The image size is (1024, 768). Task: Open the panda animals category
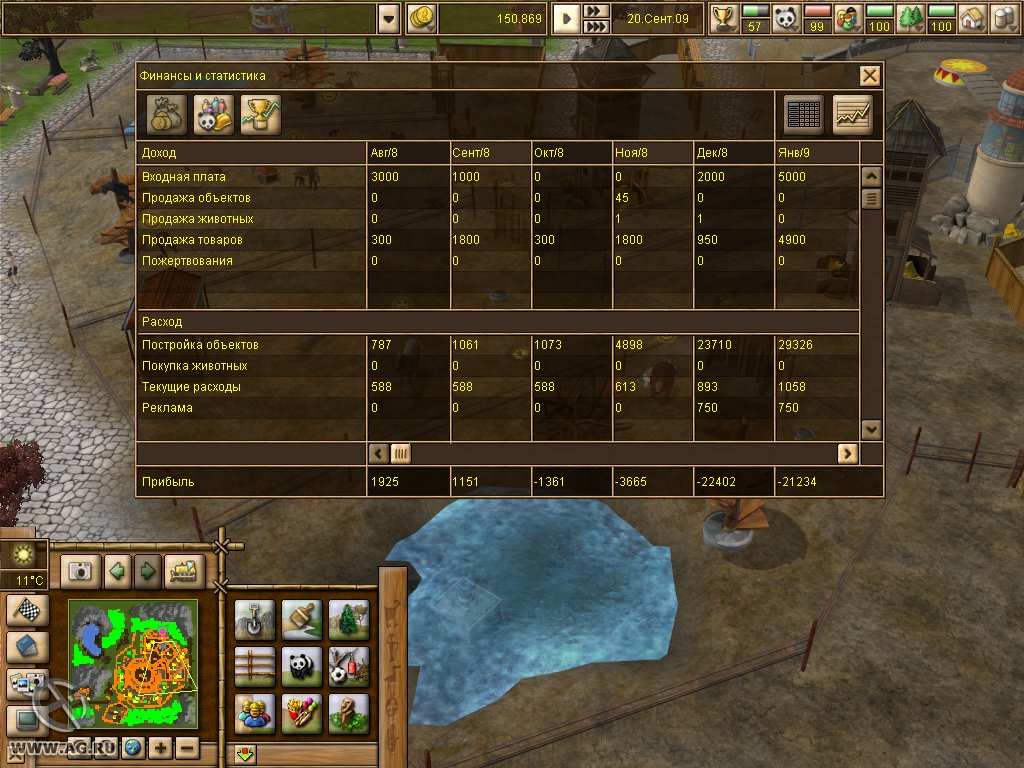[301, 665]
